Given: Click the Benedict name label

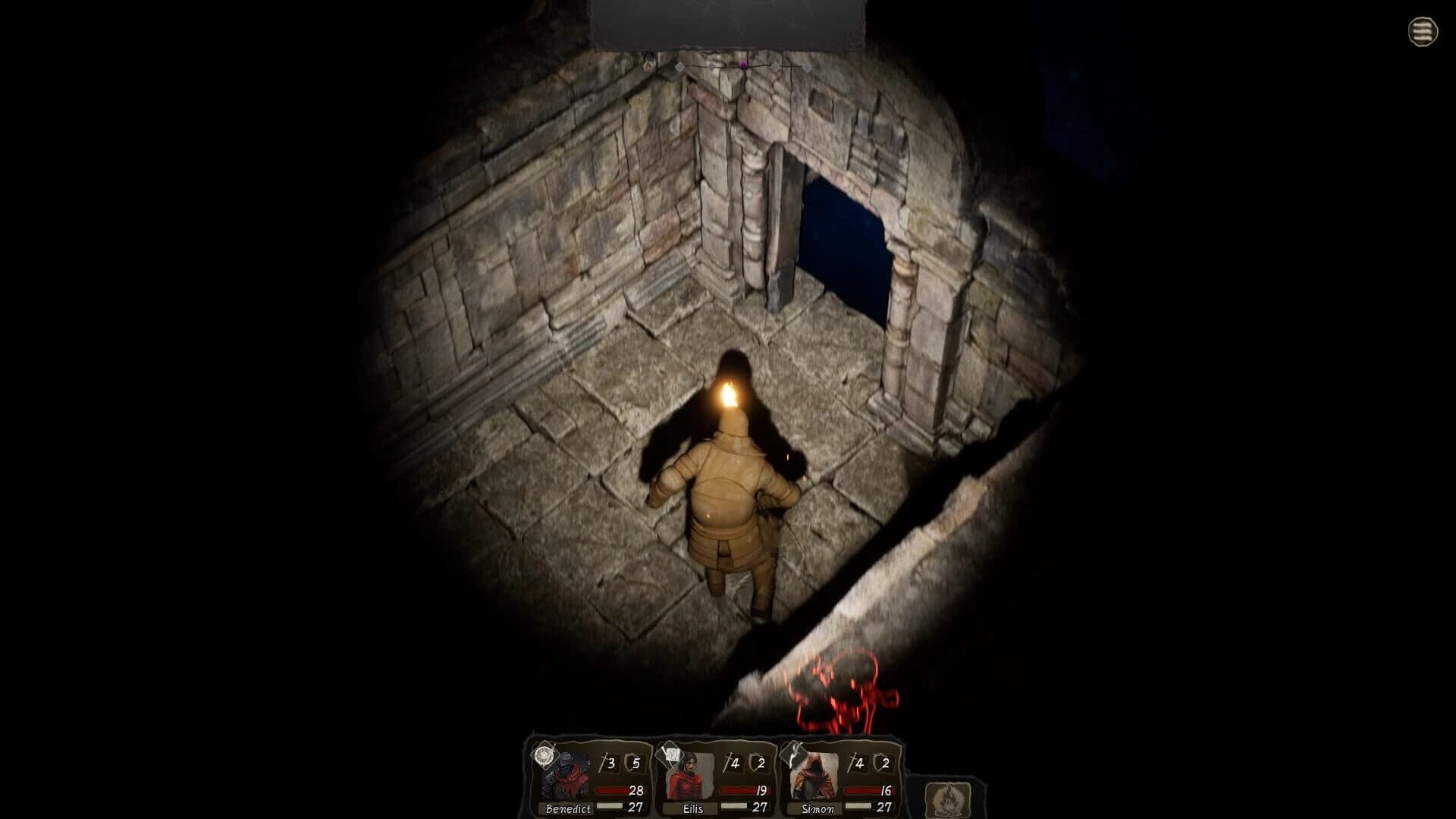Looking at the screenshot, I should (568, 808).
